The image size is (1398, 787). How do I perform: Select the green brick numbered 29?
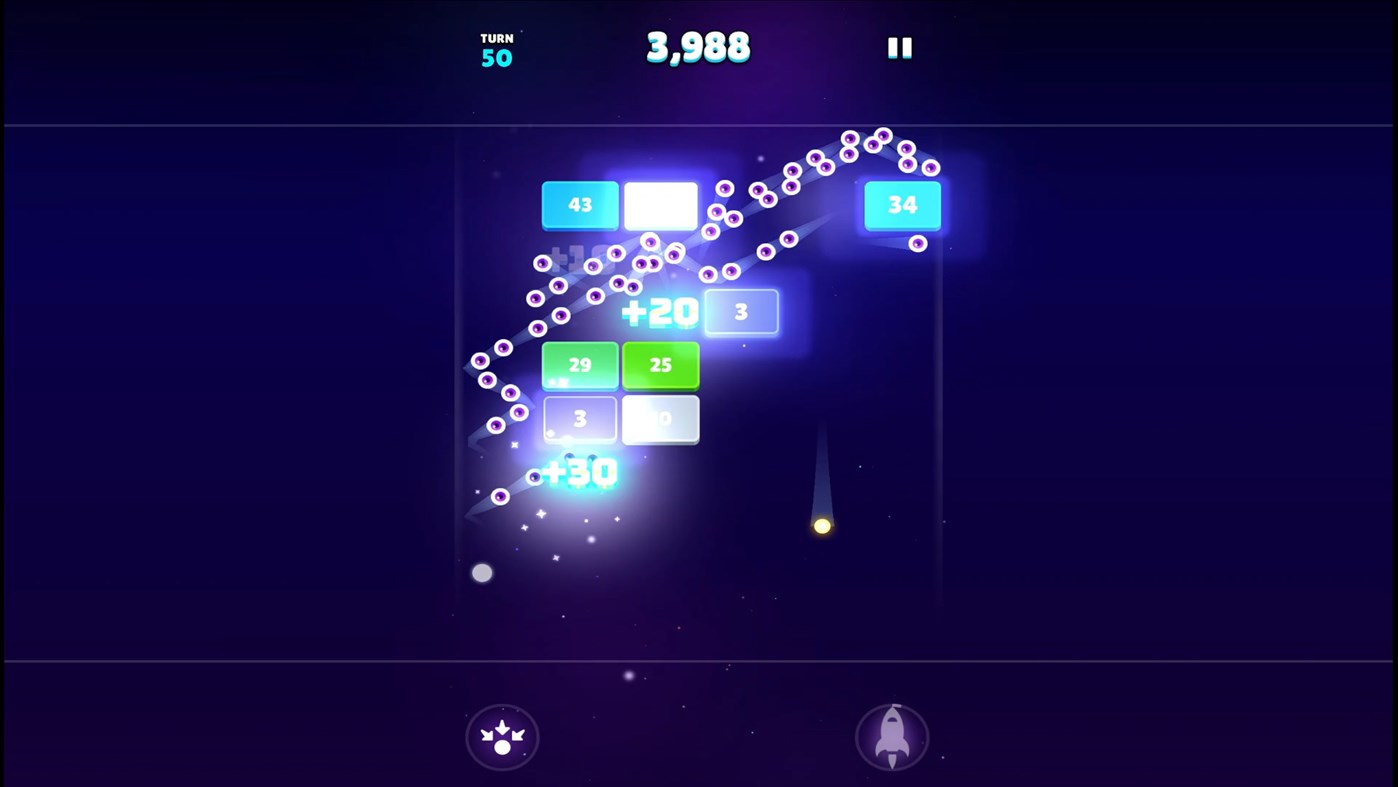(x=580, y=365)
